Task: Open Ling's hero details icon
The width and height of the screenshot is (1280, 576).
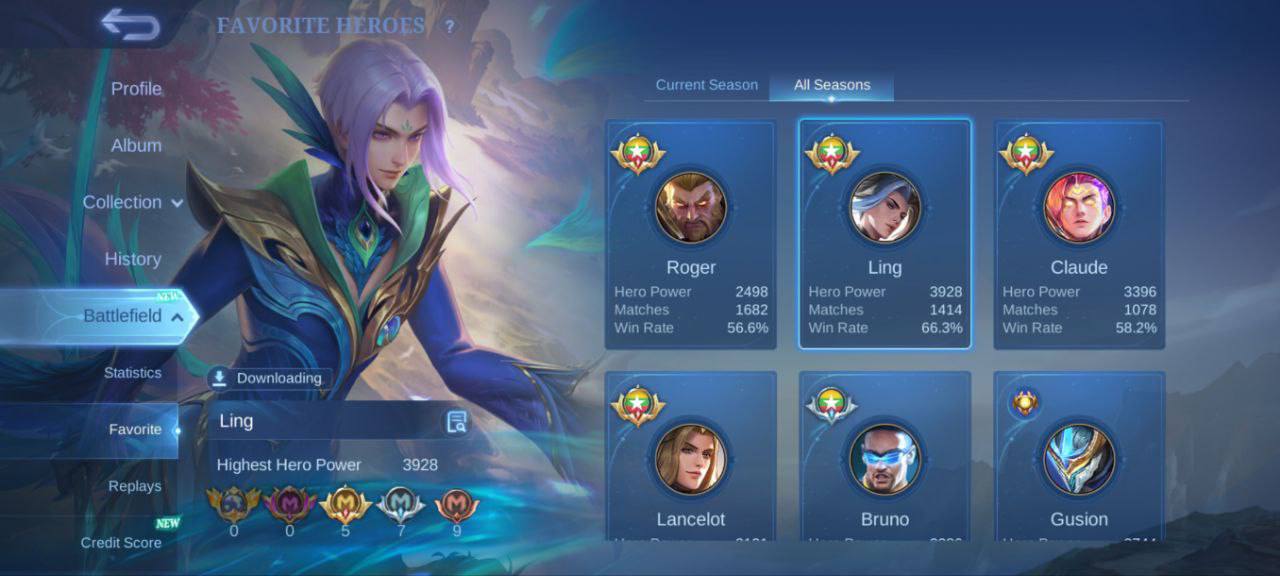Action: 457,422
